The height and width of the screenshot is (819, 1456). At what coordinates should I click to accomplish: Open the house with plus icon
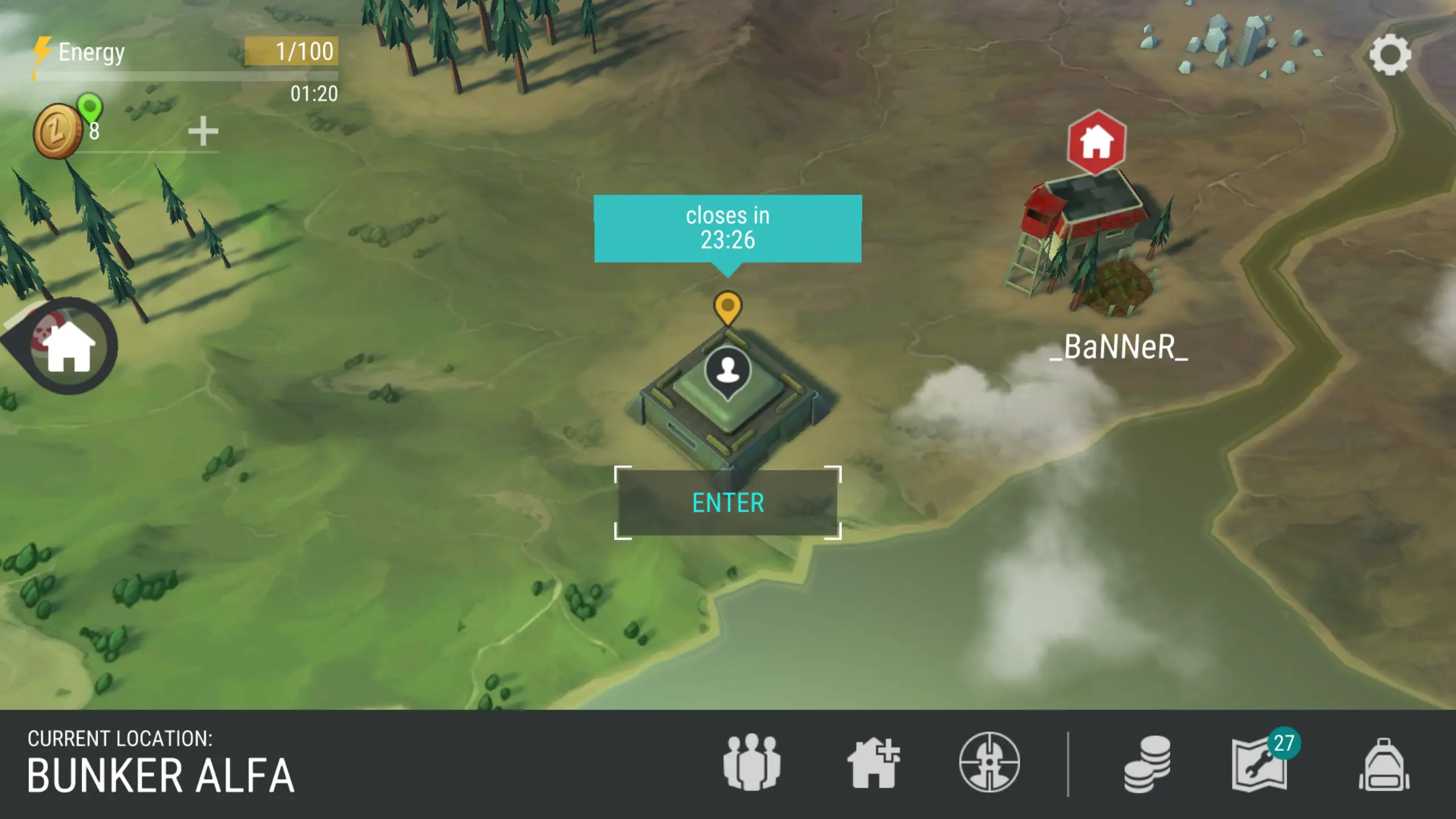point(873,763)
